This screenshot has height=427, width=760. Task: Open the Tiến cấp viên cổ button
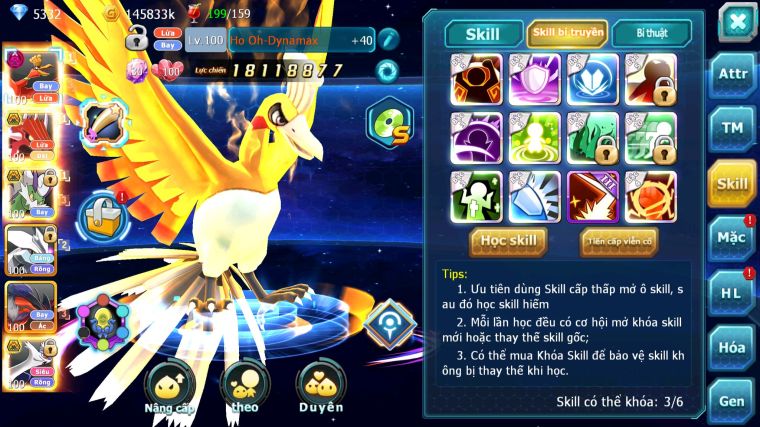click(x=619, y=241)
